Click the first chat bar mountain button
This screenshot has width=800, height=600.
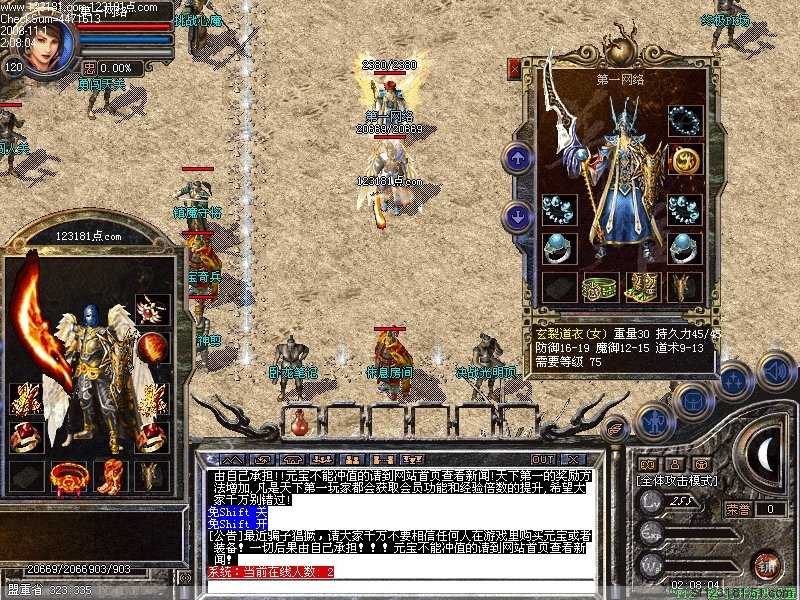point(233,460)
